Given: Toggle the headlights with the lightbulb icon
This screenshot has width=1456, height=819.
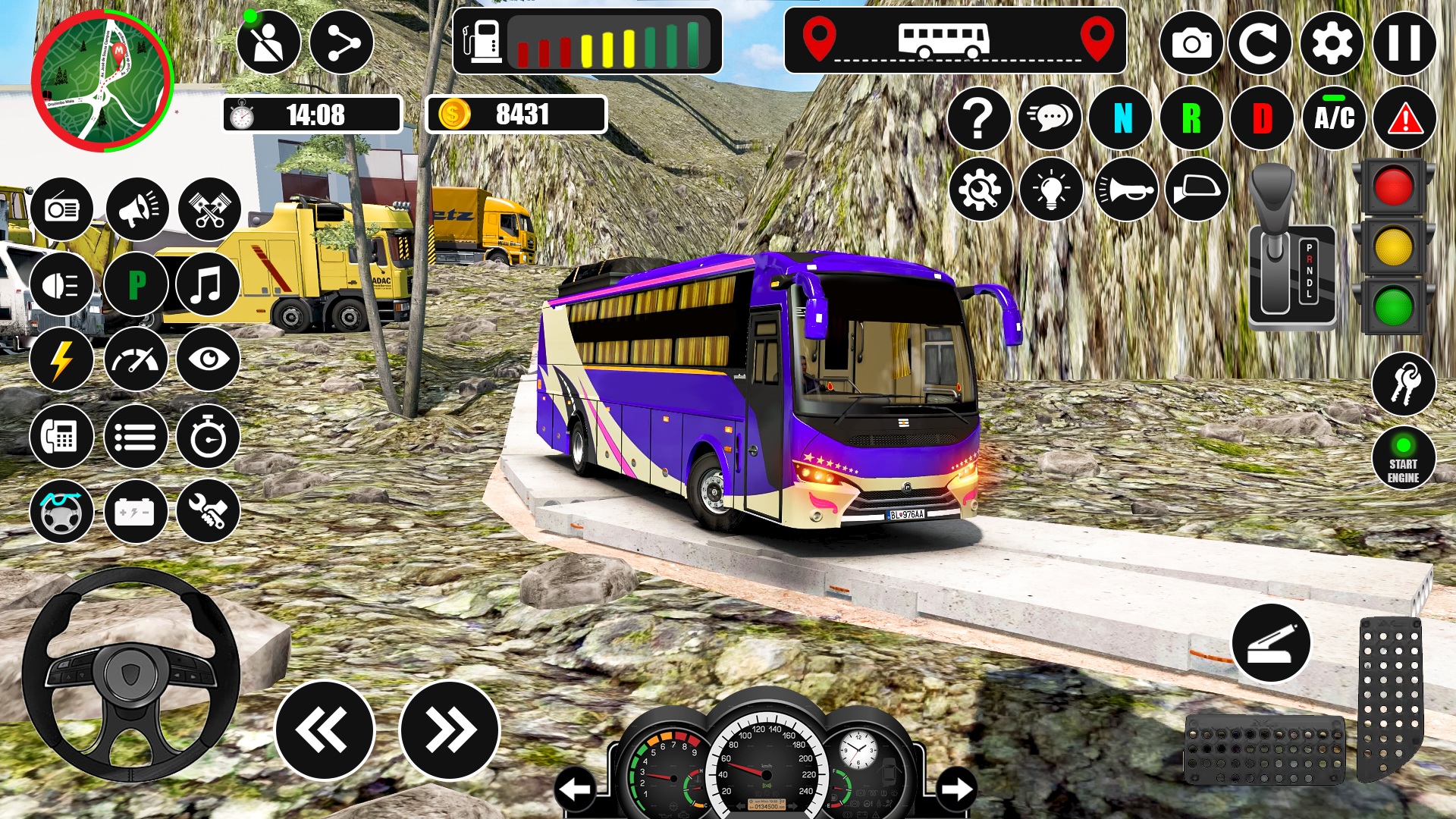Looking at the screenshot, I should [1050, 190].
